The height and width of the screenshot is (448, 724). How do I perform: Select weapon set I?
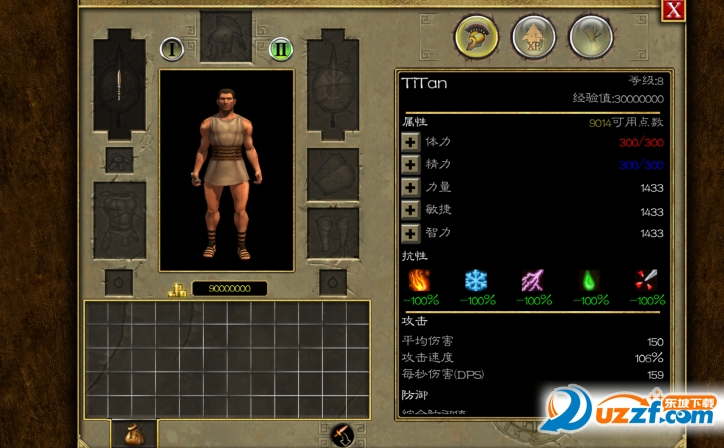pos(171,48)
